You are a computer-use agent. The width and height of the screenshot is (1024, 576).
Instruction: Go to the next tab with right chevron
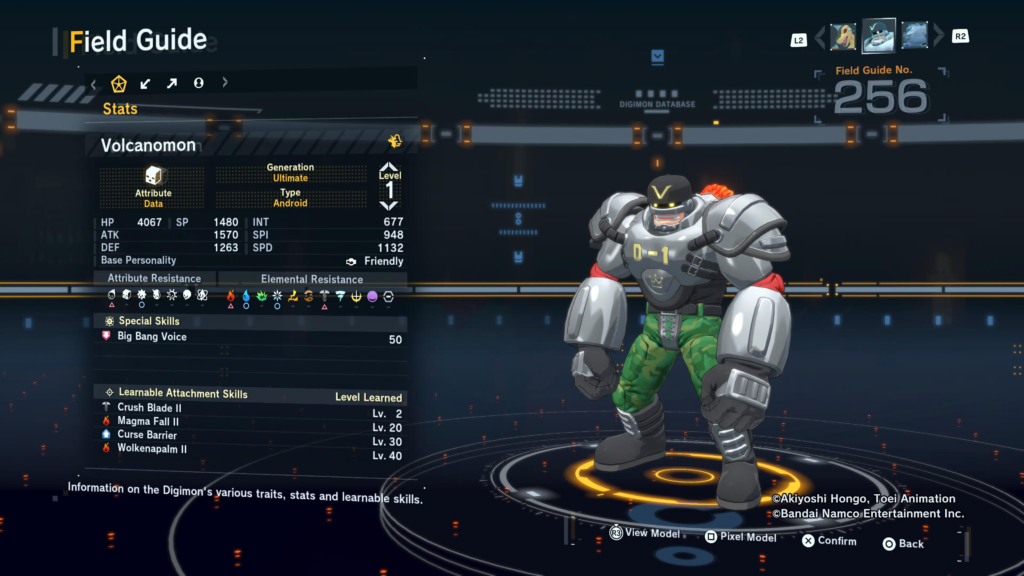[225, 83]
